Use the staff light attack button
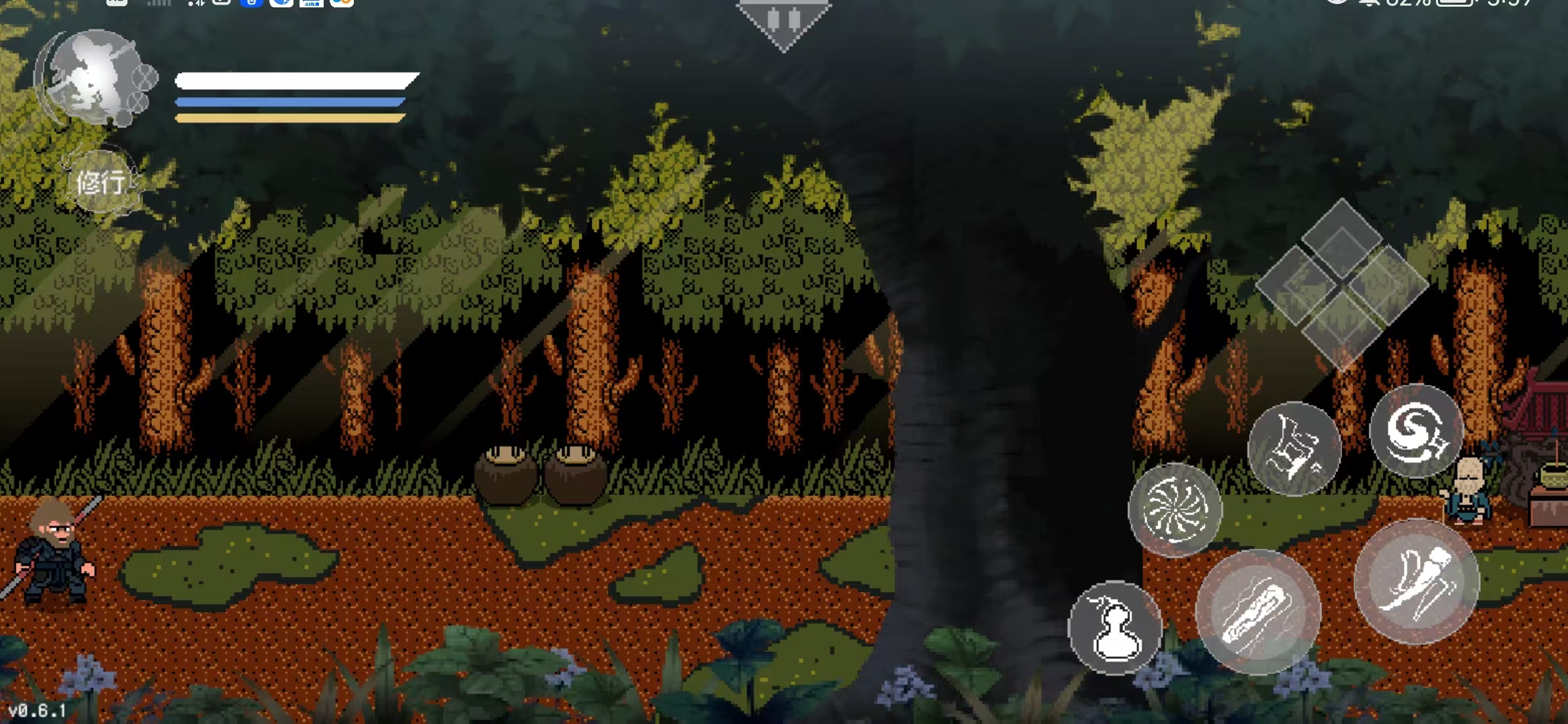This screenshot has height=724, width=1568. tap(1417, 582)
